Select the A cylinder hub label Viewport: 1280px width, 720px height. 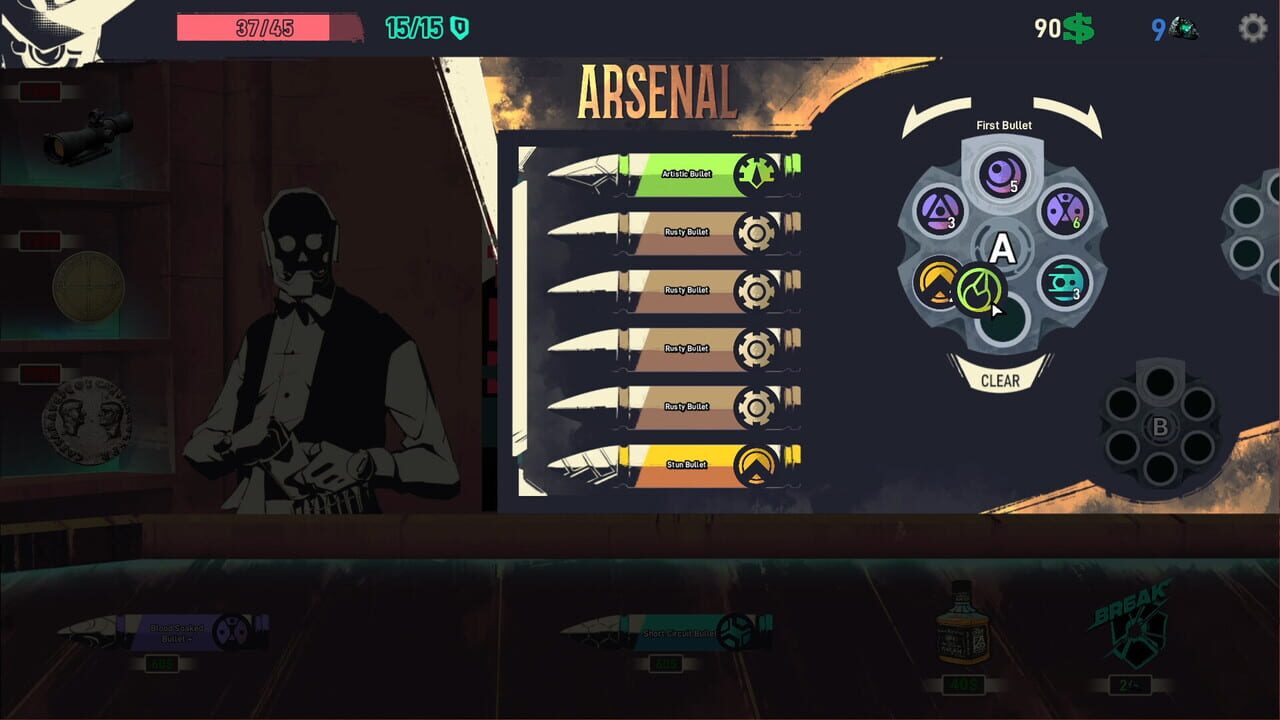point(1001,246)
